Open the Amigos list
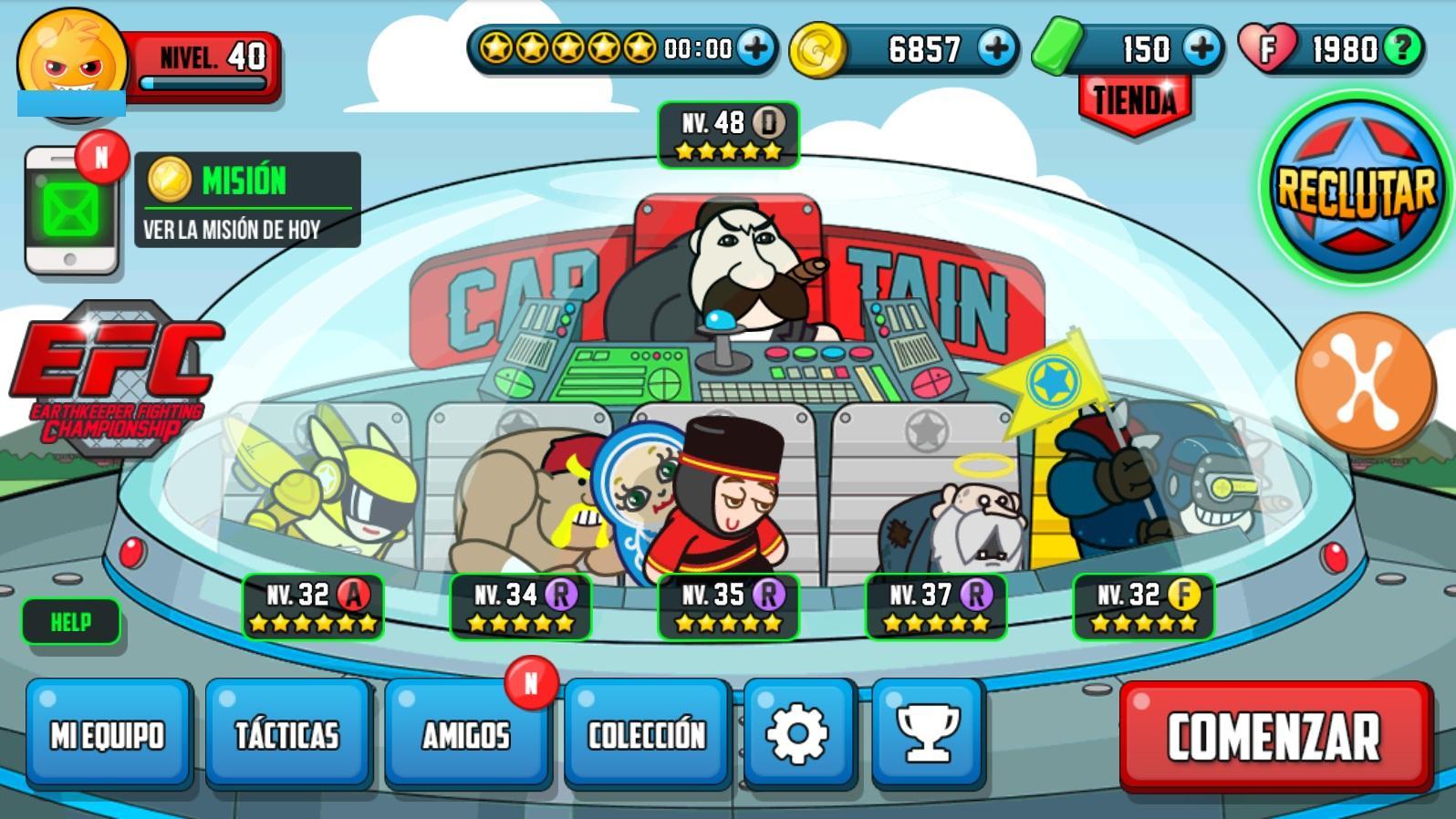 pyautogui.click(x=466, y=734)
